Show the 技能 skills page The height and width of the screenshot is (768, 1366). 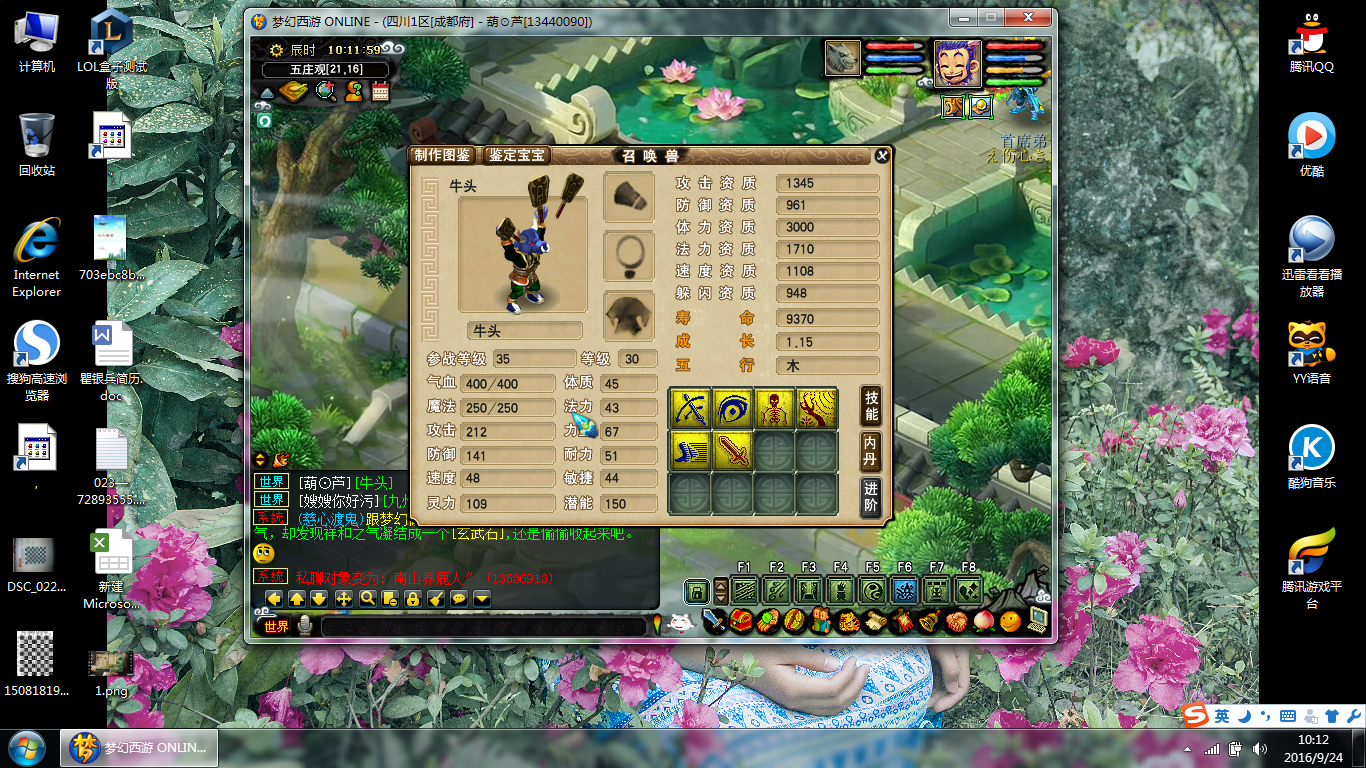tap(871, 406)
